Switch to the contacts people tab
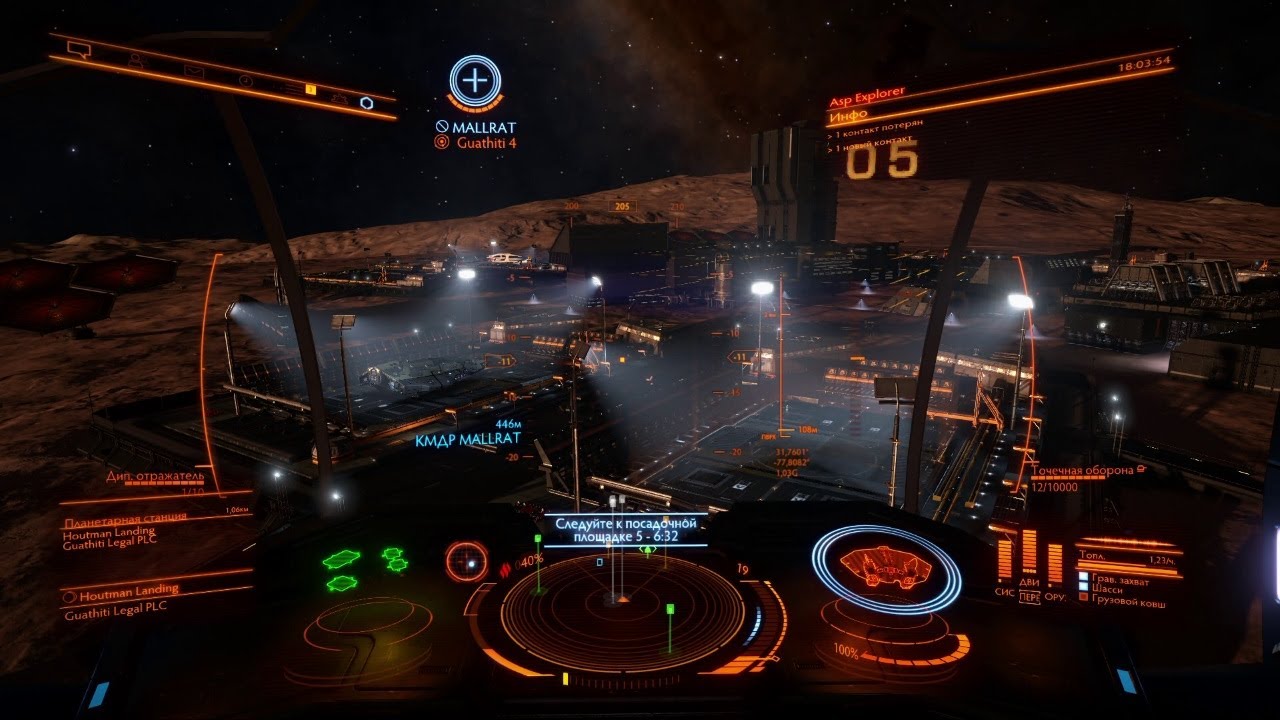Screen dimensions: 1280x720 click(136, 60)
